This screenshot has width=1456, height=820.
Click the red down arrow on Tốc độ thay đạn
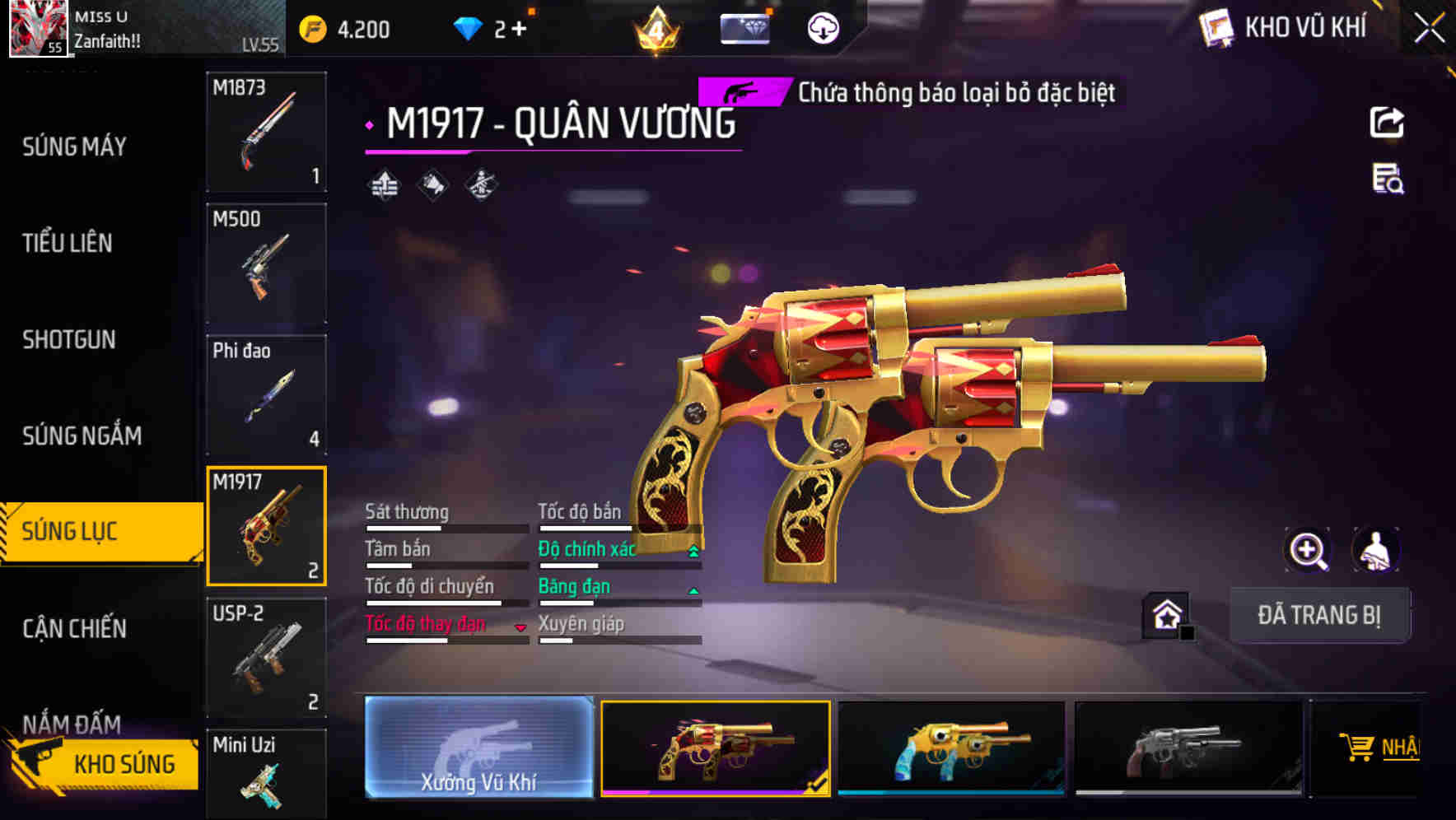520,628
